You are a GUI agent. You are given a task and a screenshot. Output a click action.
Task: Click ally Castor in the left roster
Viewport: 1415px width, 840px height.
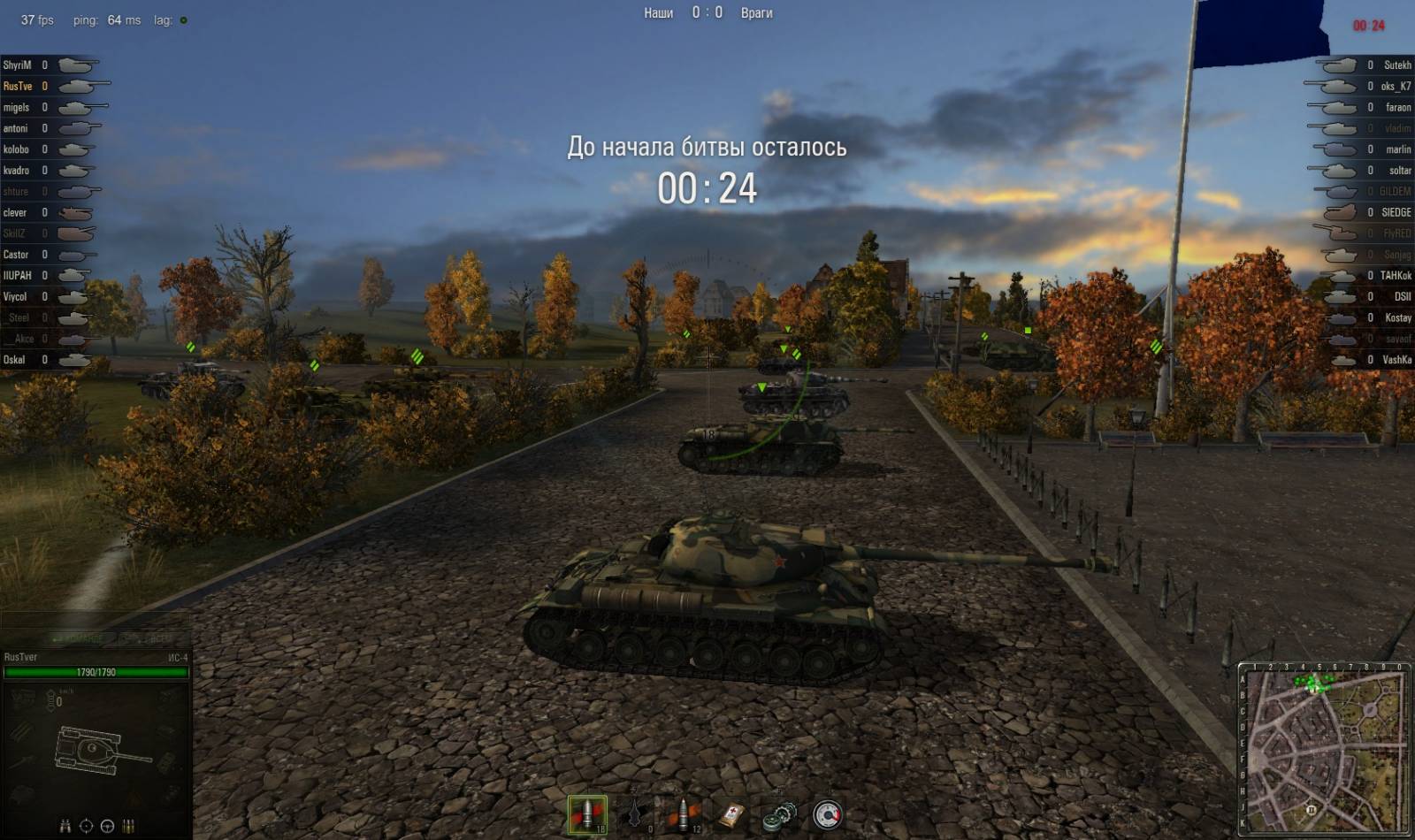[x=16, y=255]
